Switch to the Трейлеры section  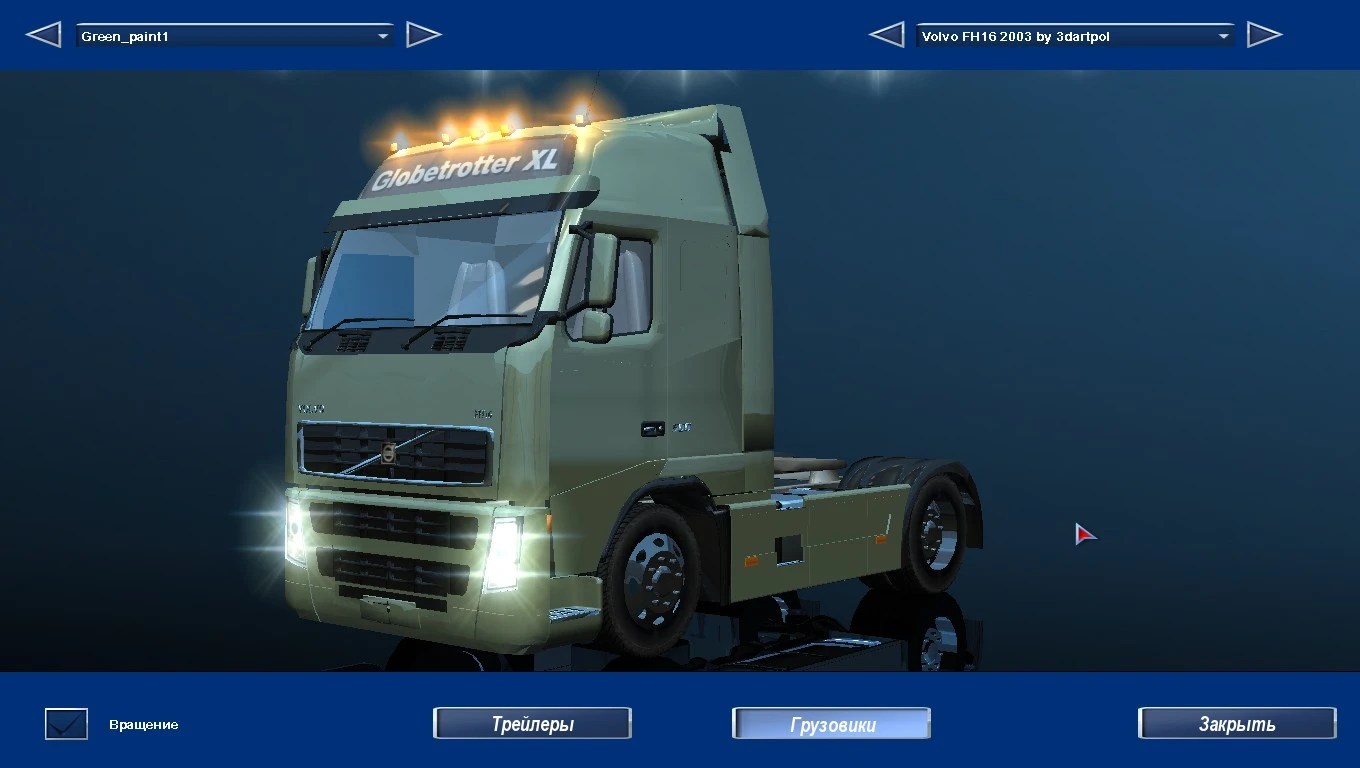pyautogui.click(x=532, y=722)
